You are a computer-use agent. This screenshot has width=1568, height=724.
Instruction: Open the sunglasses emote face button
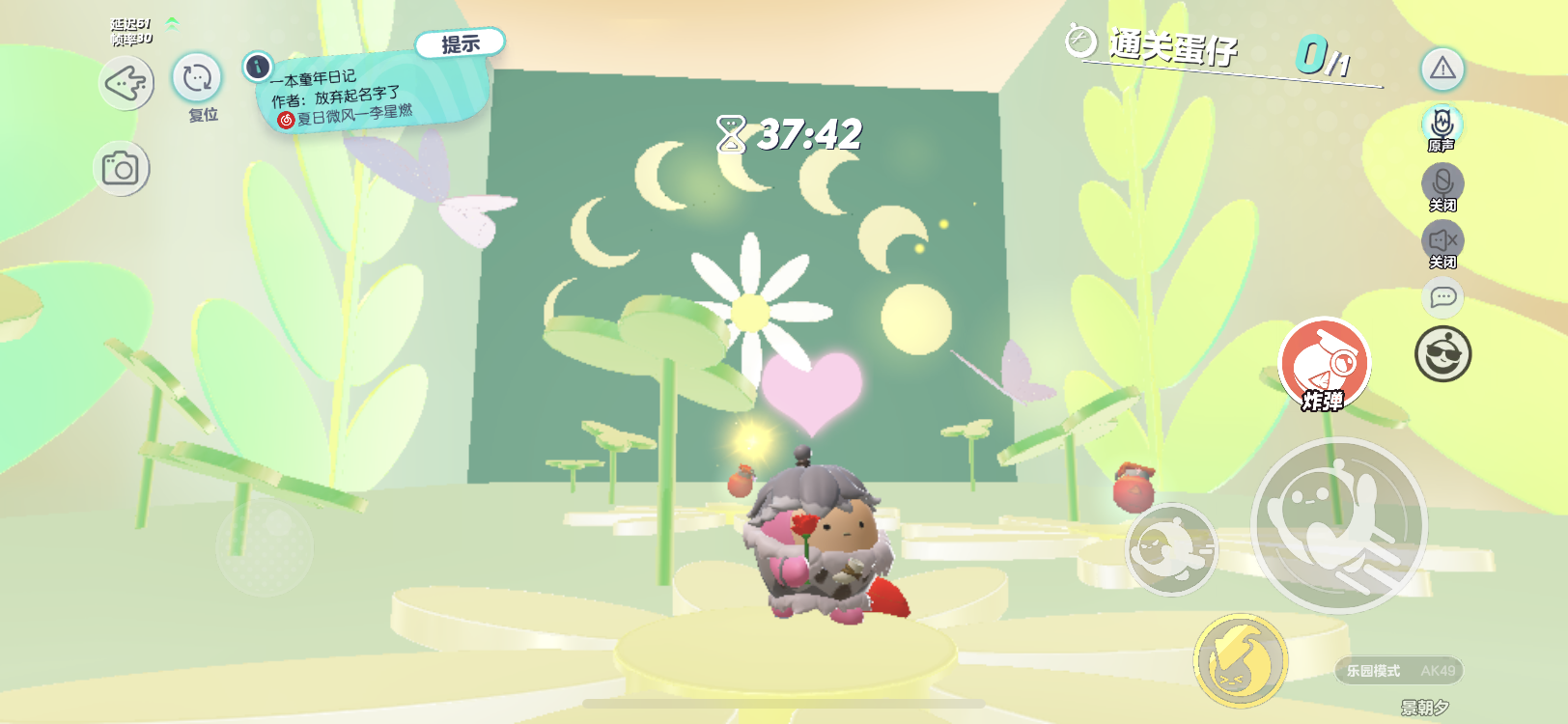[1442, 354]
